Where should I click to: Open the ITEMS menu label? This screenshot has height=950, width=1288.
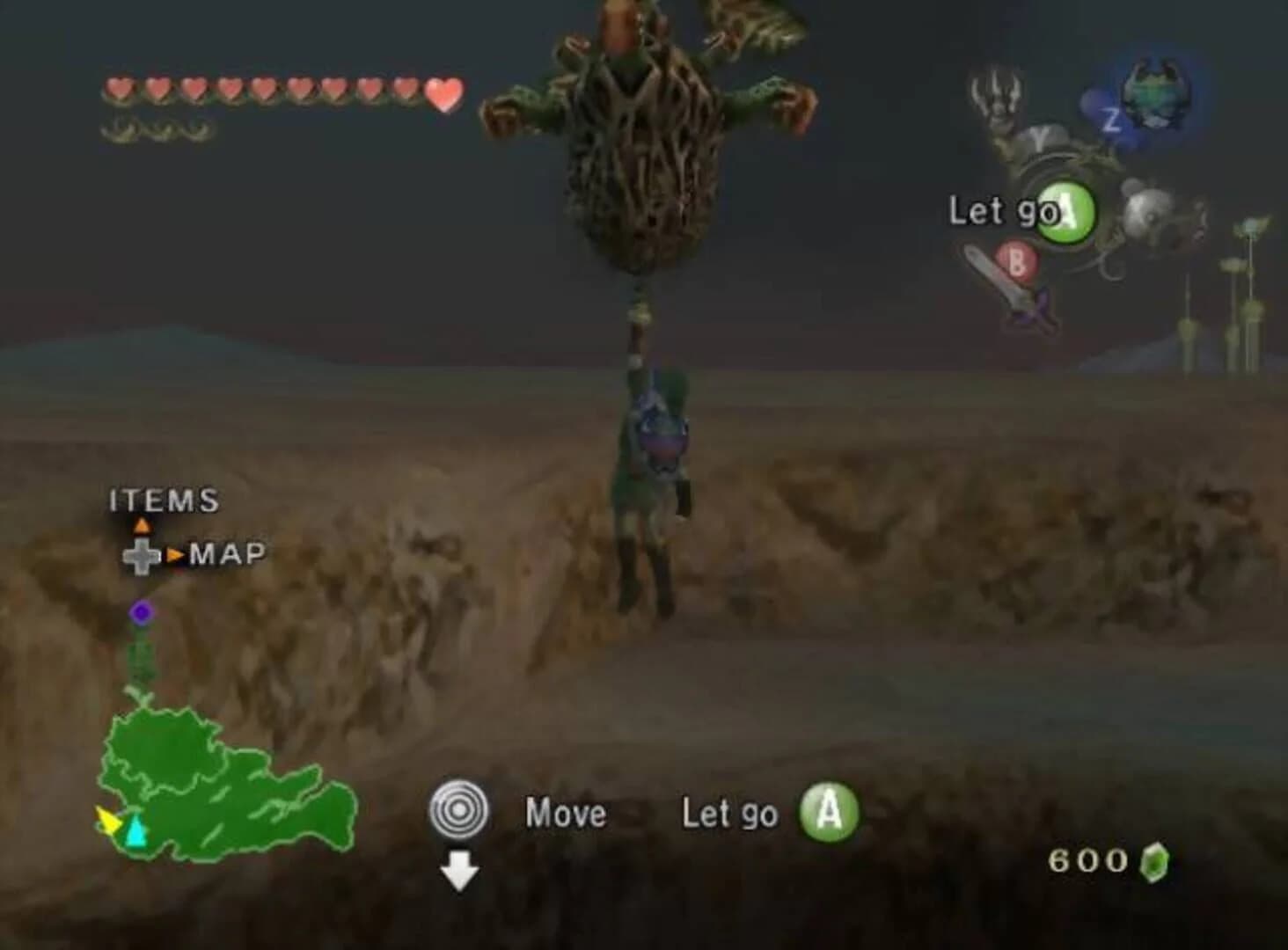pos(163,500)
